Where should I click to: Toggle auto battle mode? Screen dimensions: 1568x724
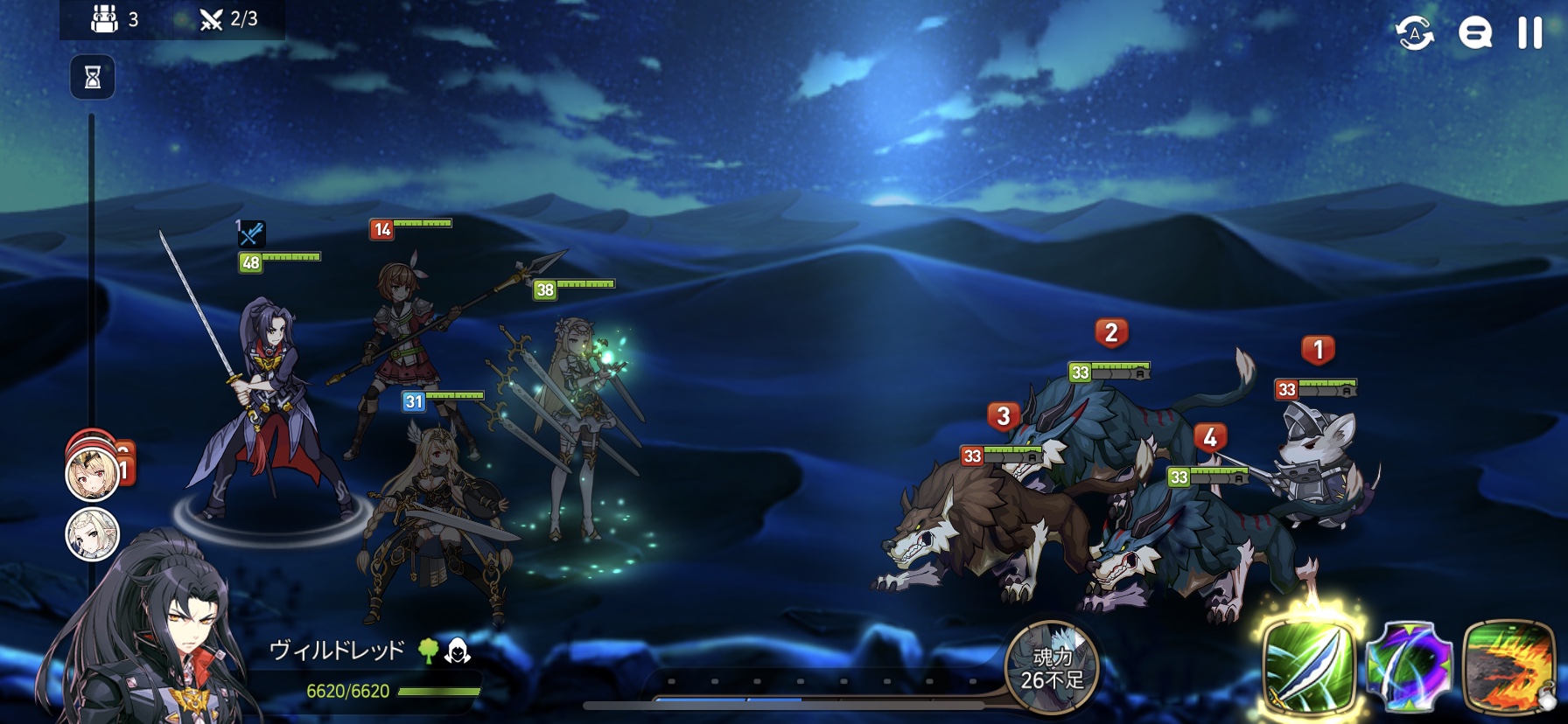(x=1414, y=33)
